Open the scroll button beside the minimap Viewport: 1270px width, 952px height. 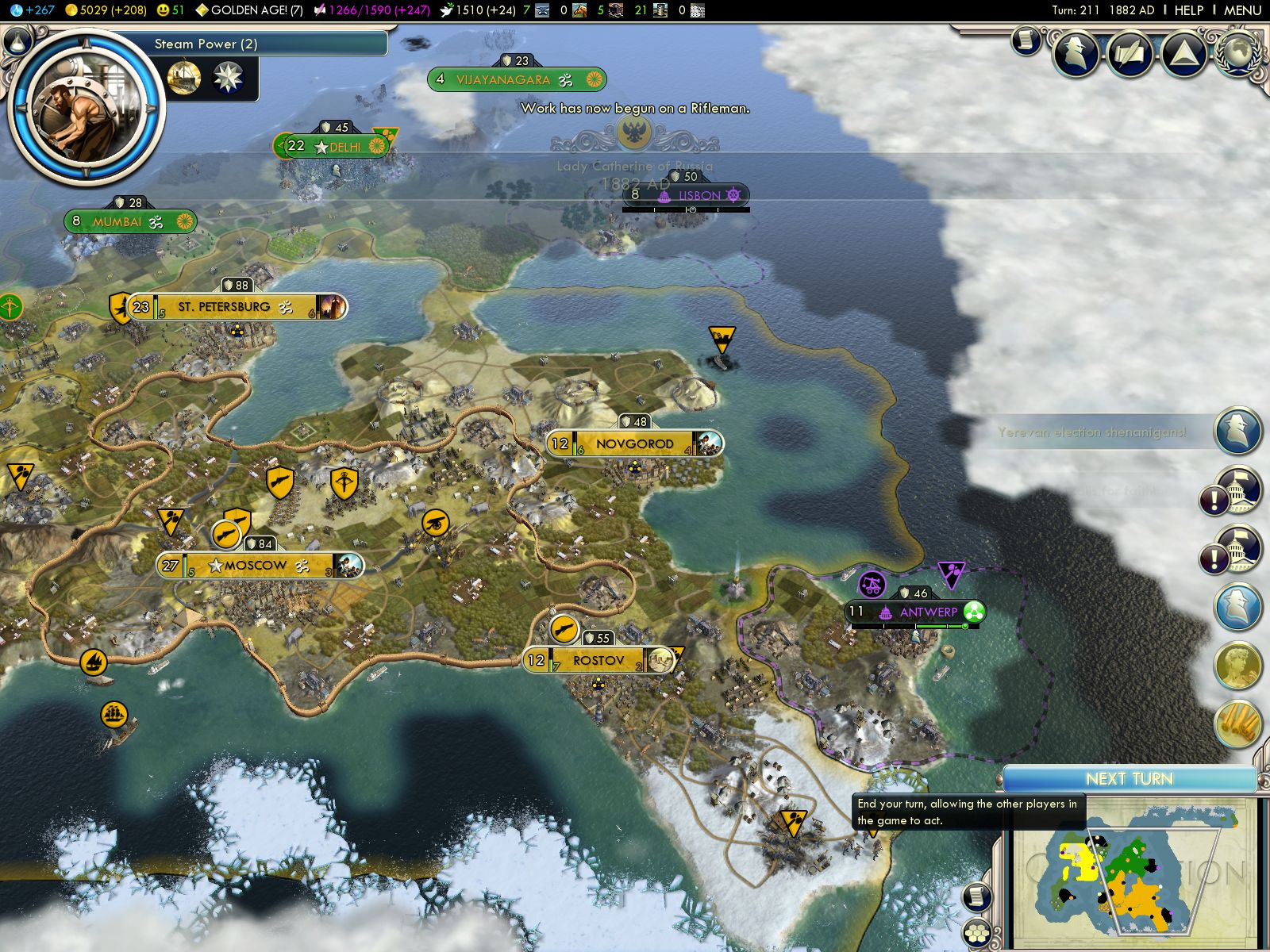(977, 896)
